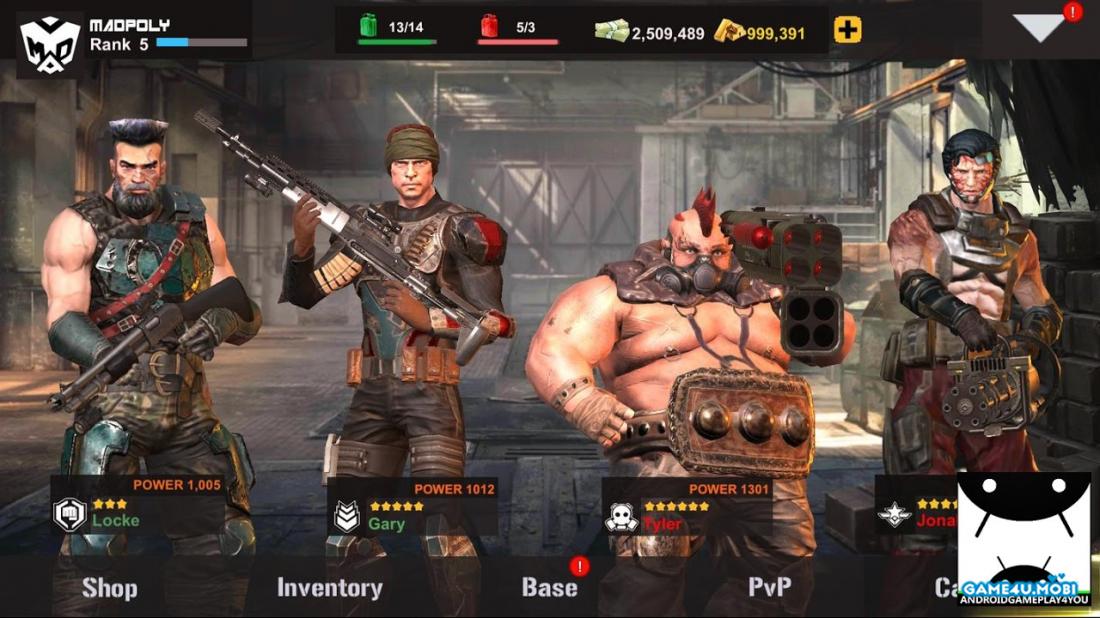Expand the top-right dropdown arrow
Screen dimensions: 1100x618
[1039, 28]
